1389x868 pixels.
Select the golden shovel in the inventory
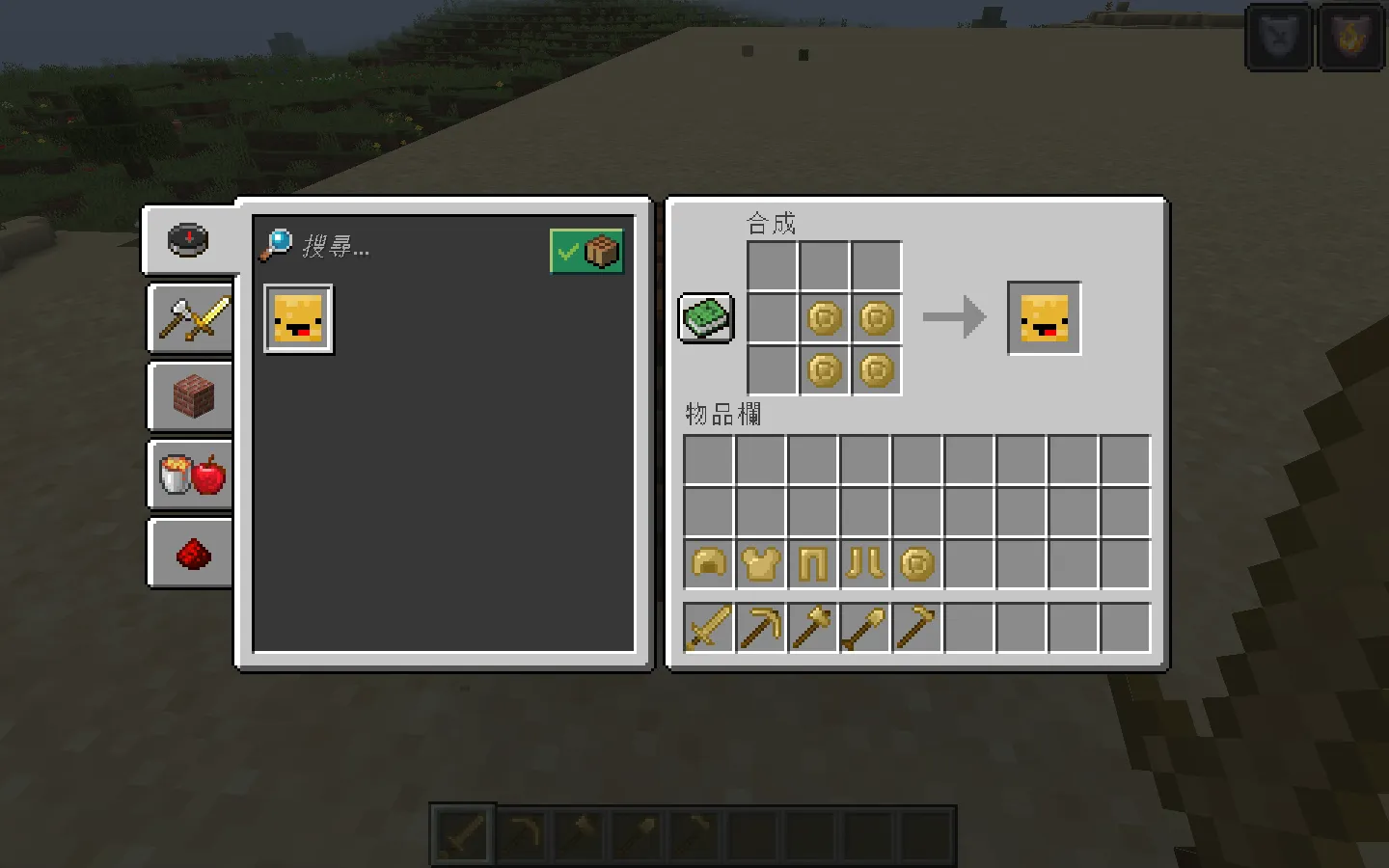tap(863, 626)
